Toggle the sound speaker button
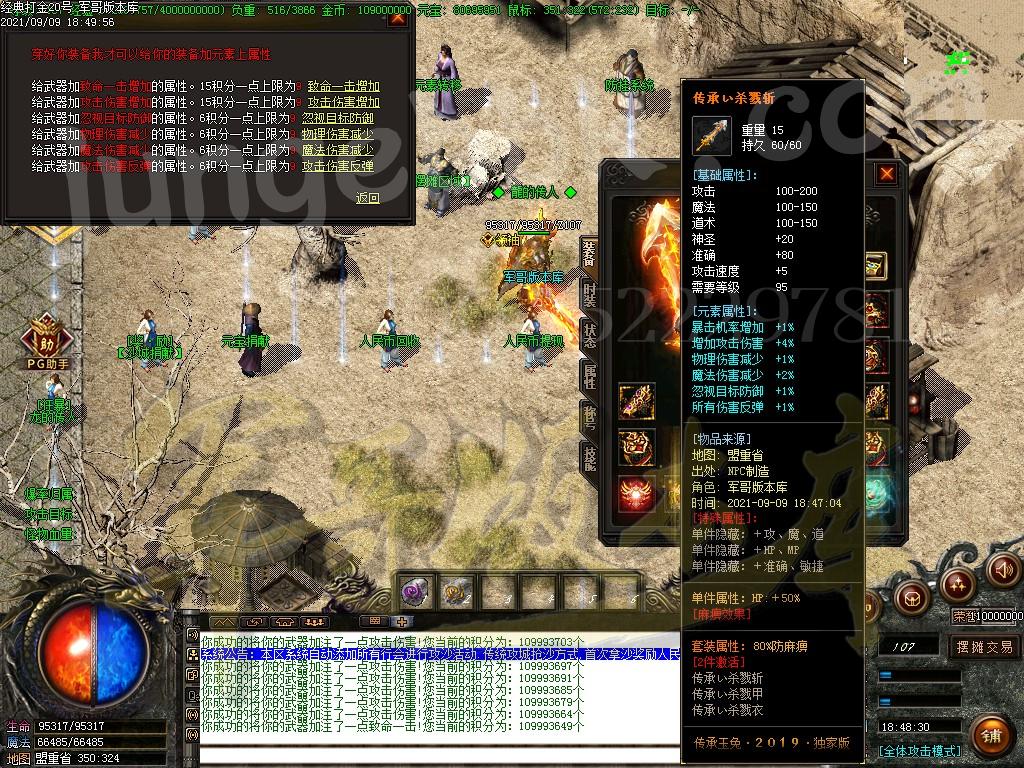1024x768 pixels. (x=1003, y=569)
